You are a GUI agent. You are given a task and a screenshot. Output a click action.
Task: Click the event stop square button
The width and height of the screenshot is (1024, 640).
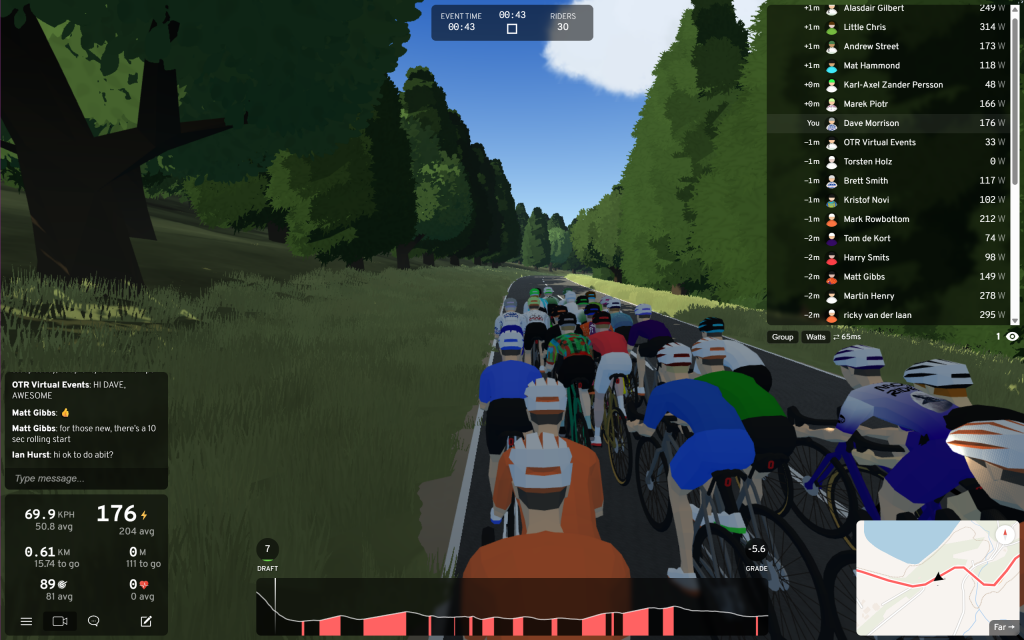[512, 29]
